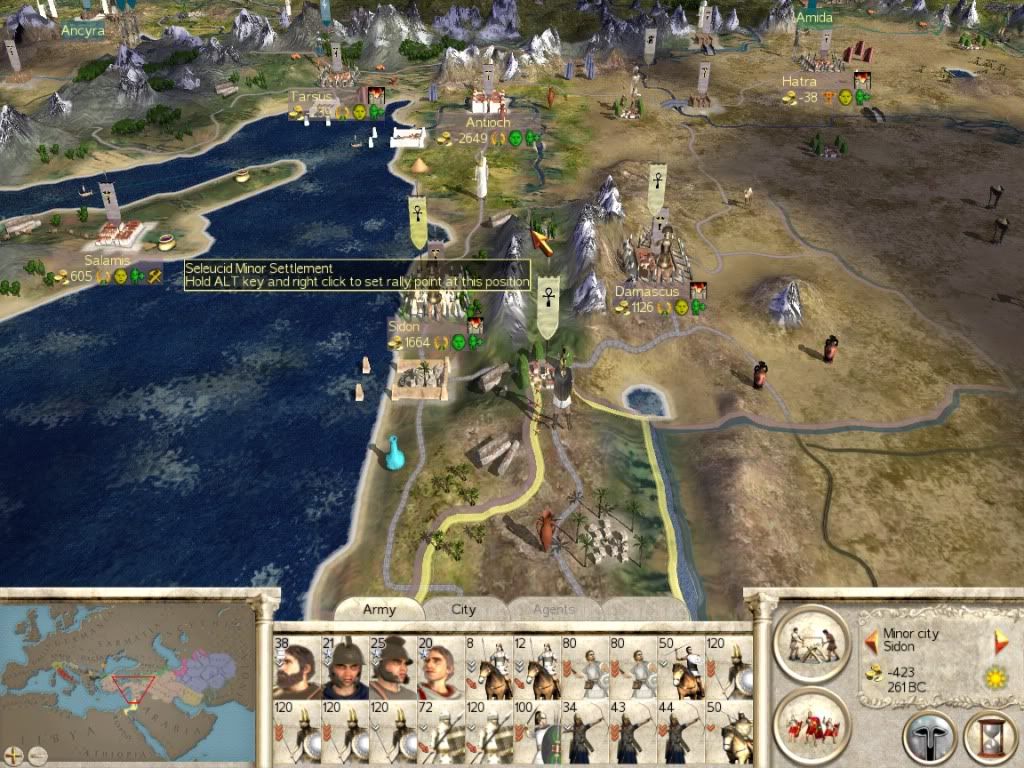Open the faction overview helmet button

click(x=929, y=738)
